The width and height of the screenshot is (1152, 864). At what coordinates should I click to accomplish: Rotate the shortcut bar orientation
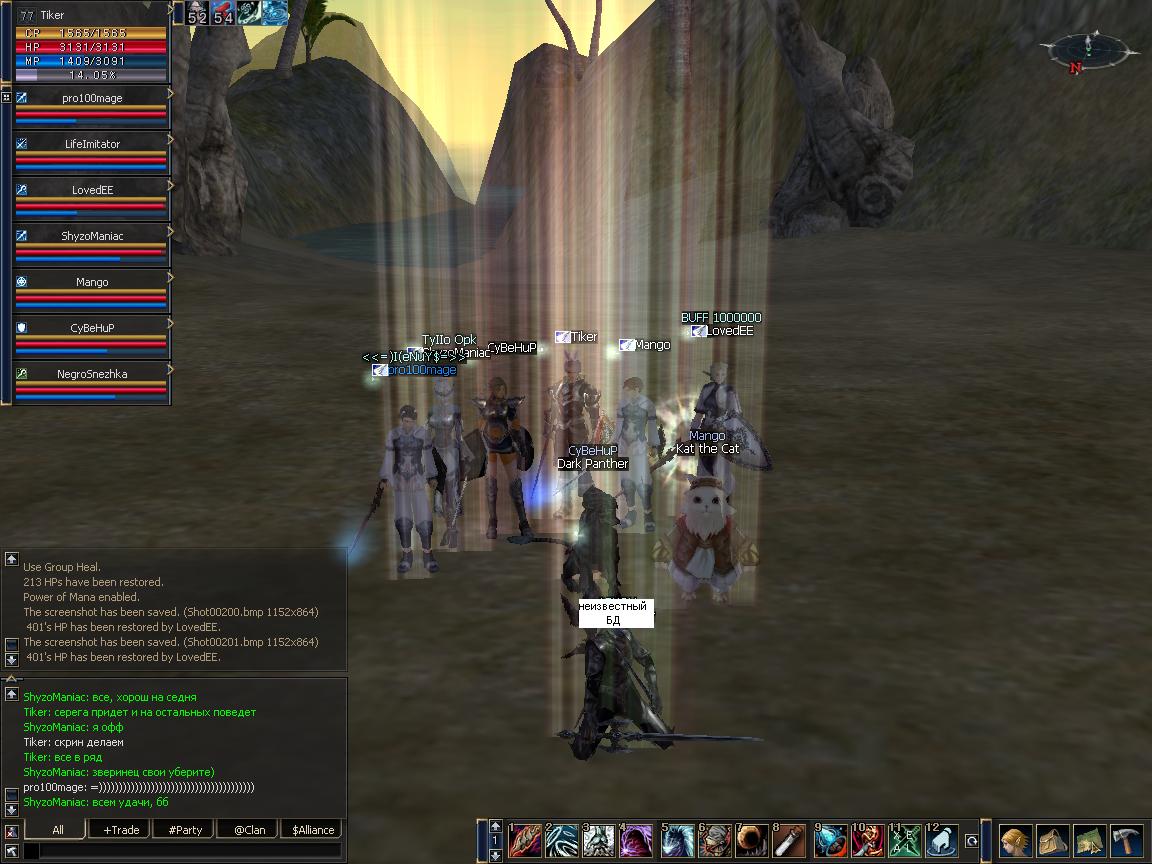(971, 841)
